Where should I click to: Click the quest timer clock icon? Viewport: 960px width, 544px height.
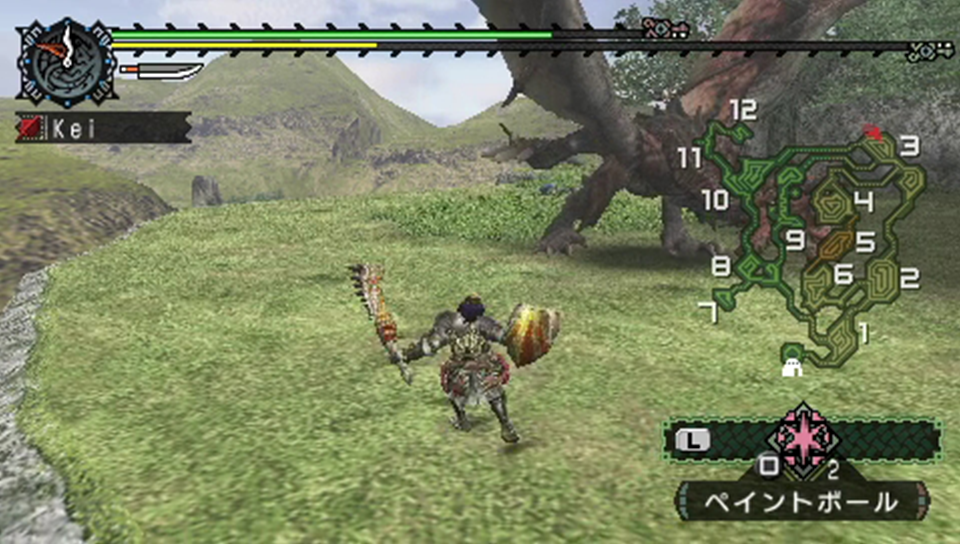[67, 62]
